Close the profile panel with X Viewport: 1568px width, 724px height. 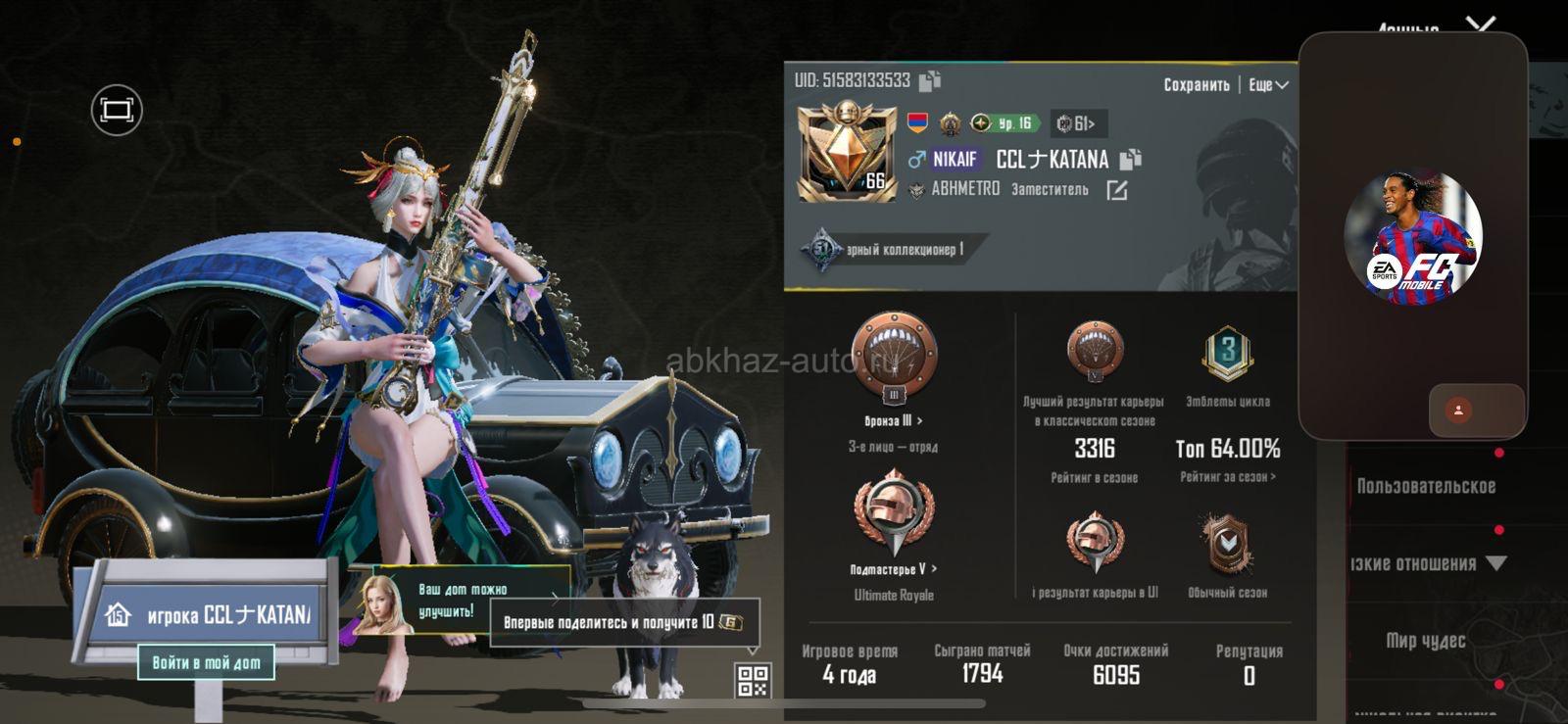pyautogui.click(x=1481, y=24)
